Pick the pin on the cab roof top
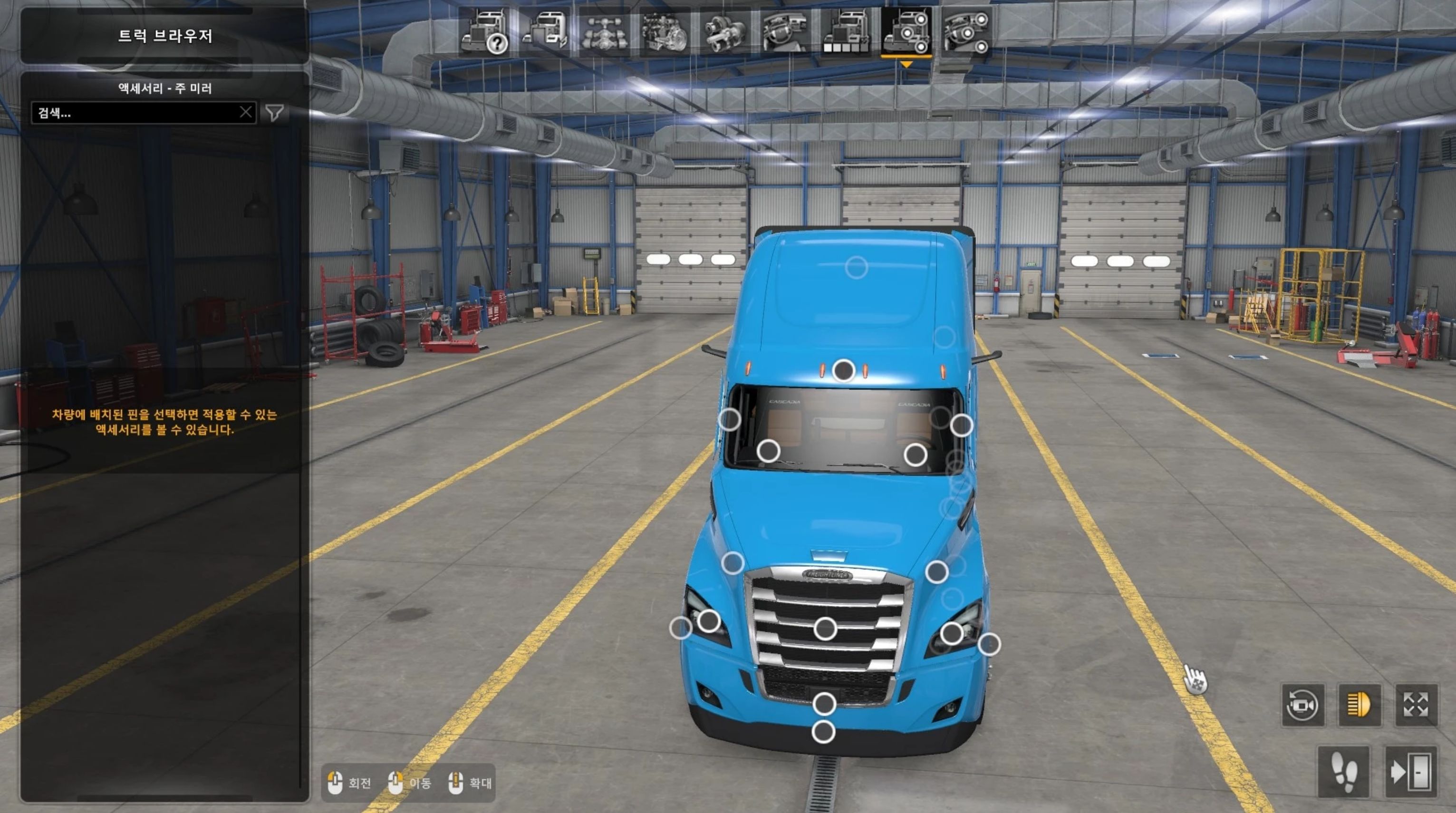Screen dimensions: 1456x813 [x=856, y=267]
